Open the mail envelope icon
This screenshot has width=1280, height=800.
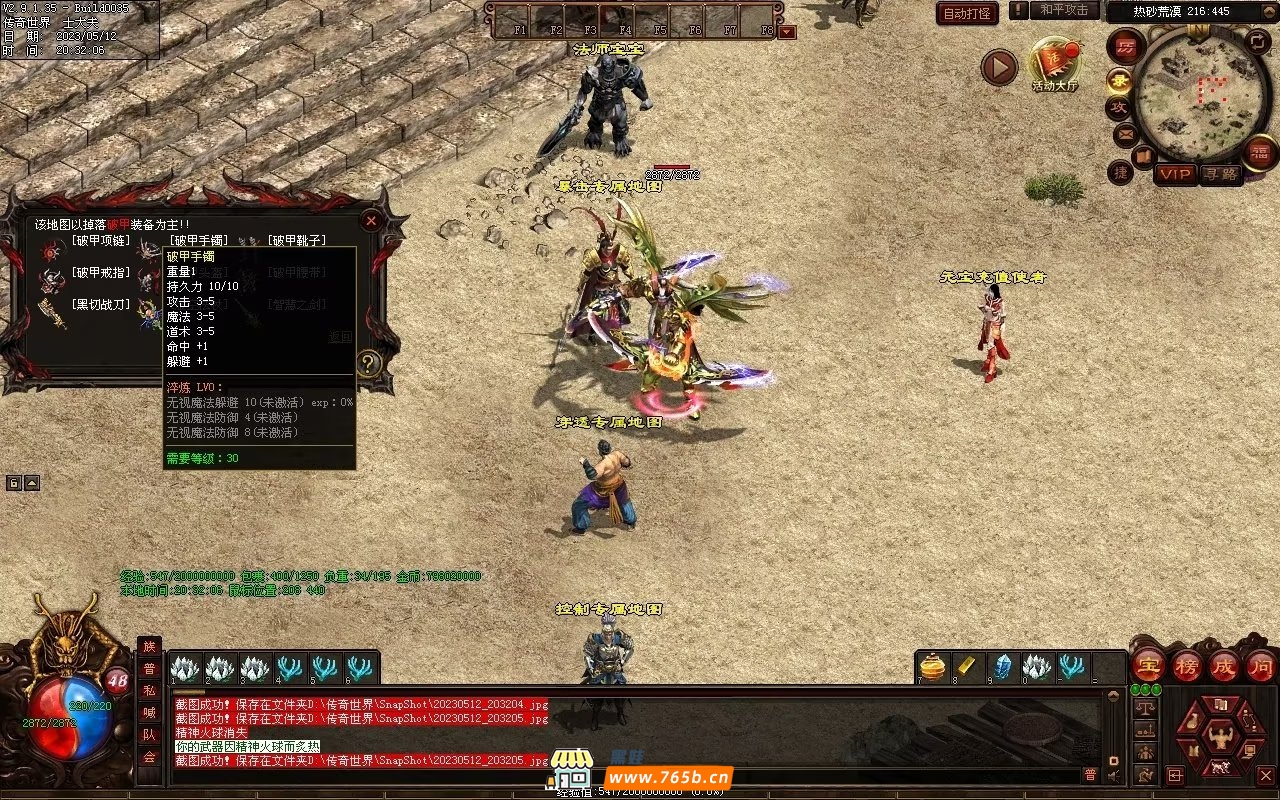pos(1125,133)
